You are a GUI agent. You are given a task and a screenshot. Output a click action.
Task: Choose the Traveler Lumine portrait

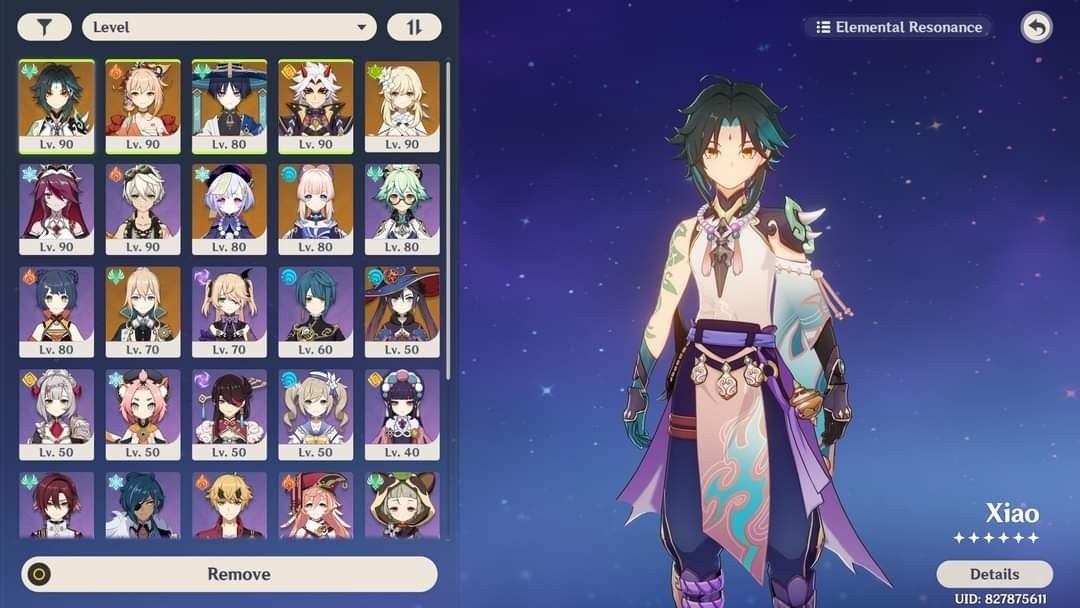click(x=402, y=105)
